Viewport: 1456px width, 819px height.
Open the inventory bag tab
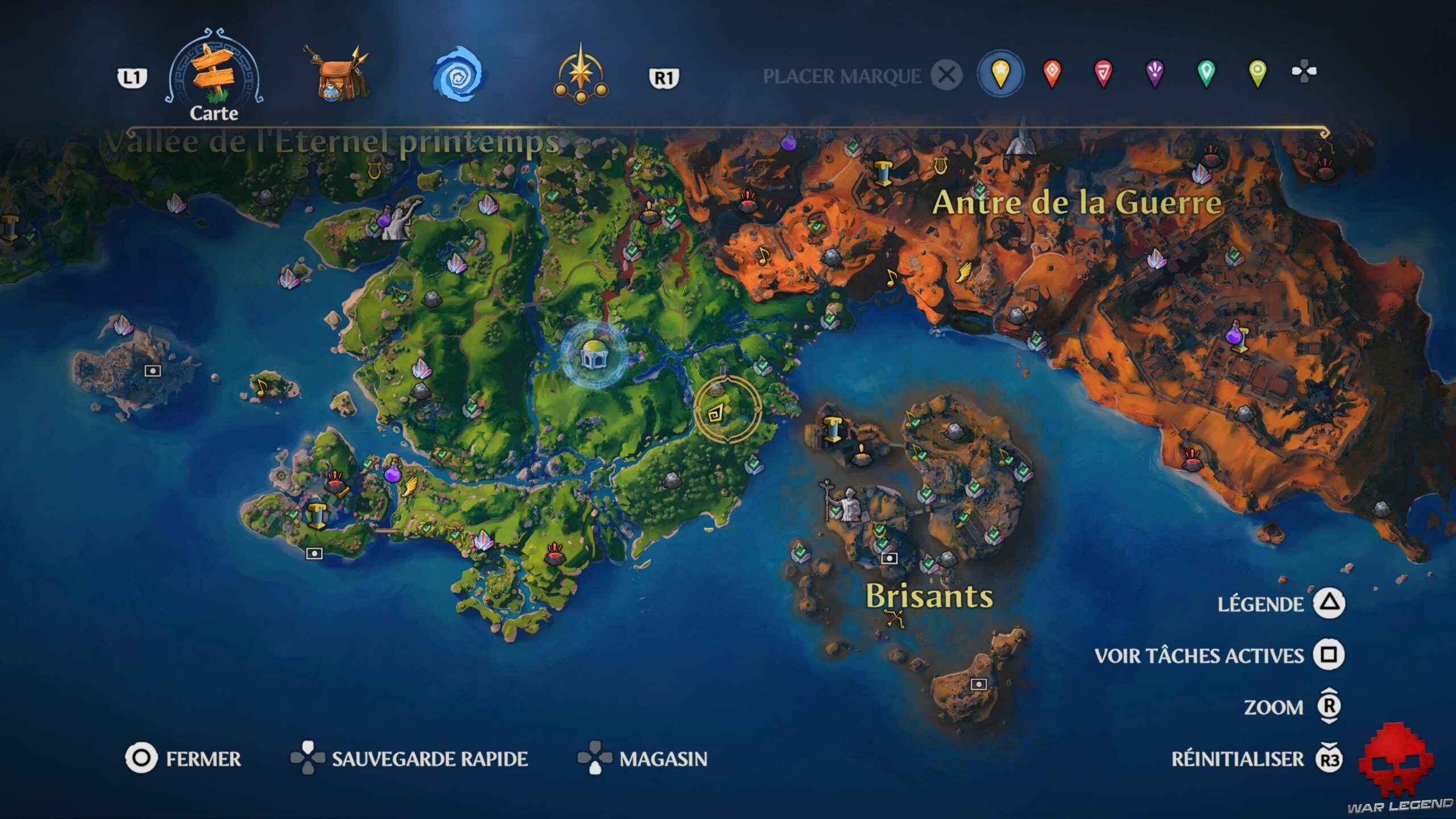coord(336,74)
